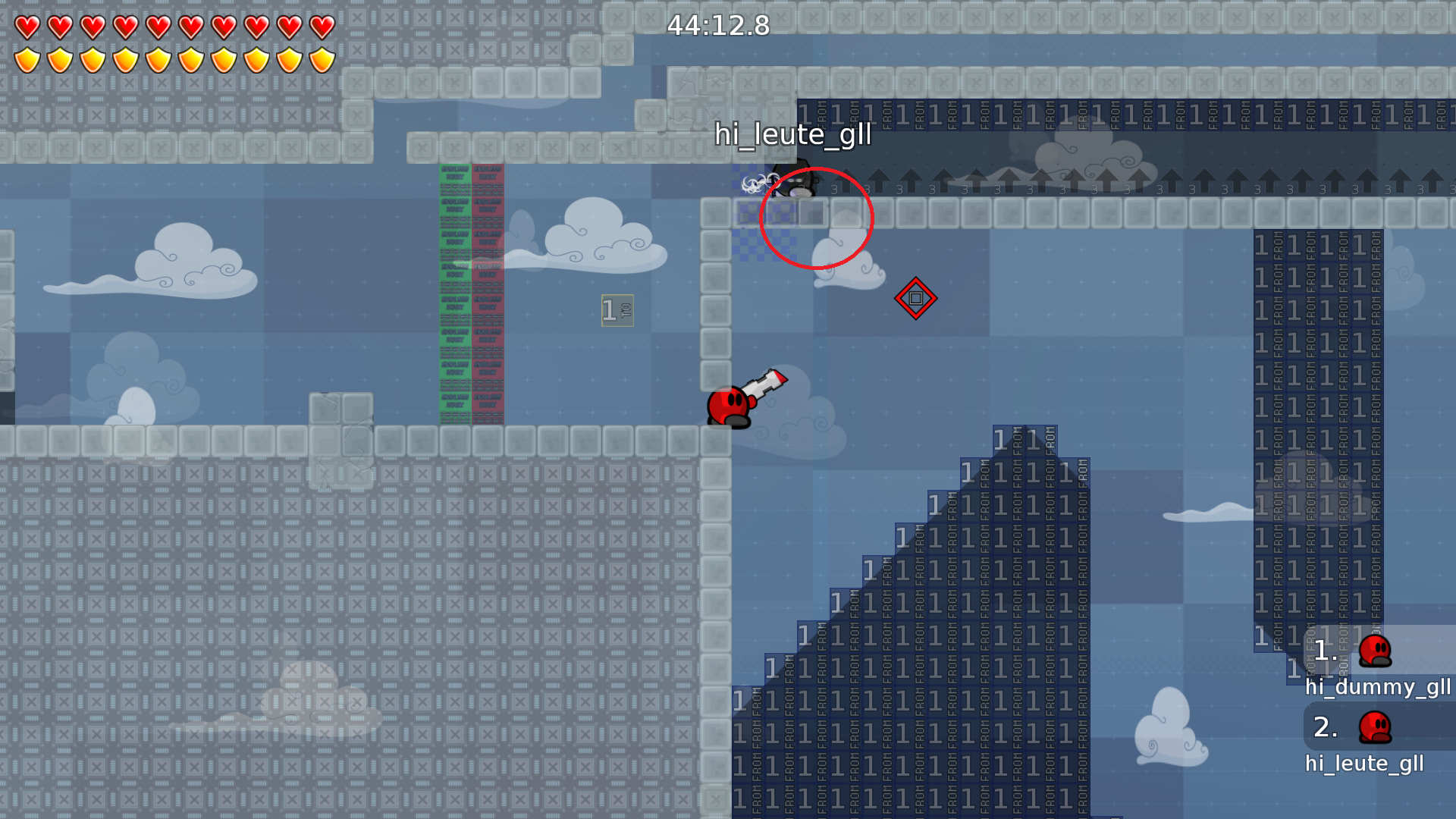Click the hi_leute_gll nameplate text
The height and width of the screenshot is (819, 1456).
click(x=793, y=136)
